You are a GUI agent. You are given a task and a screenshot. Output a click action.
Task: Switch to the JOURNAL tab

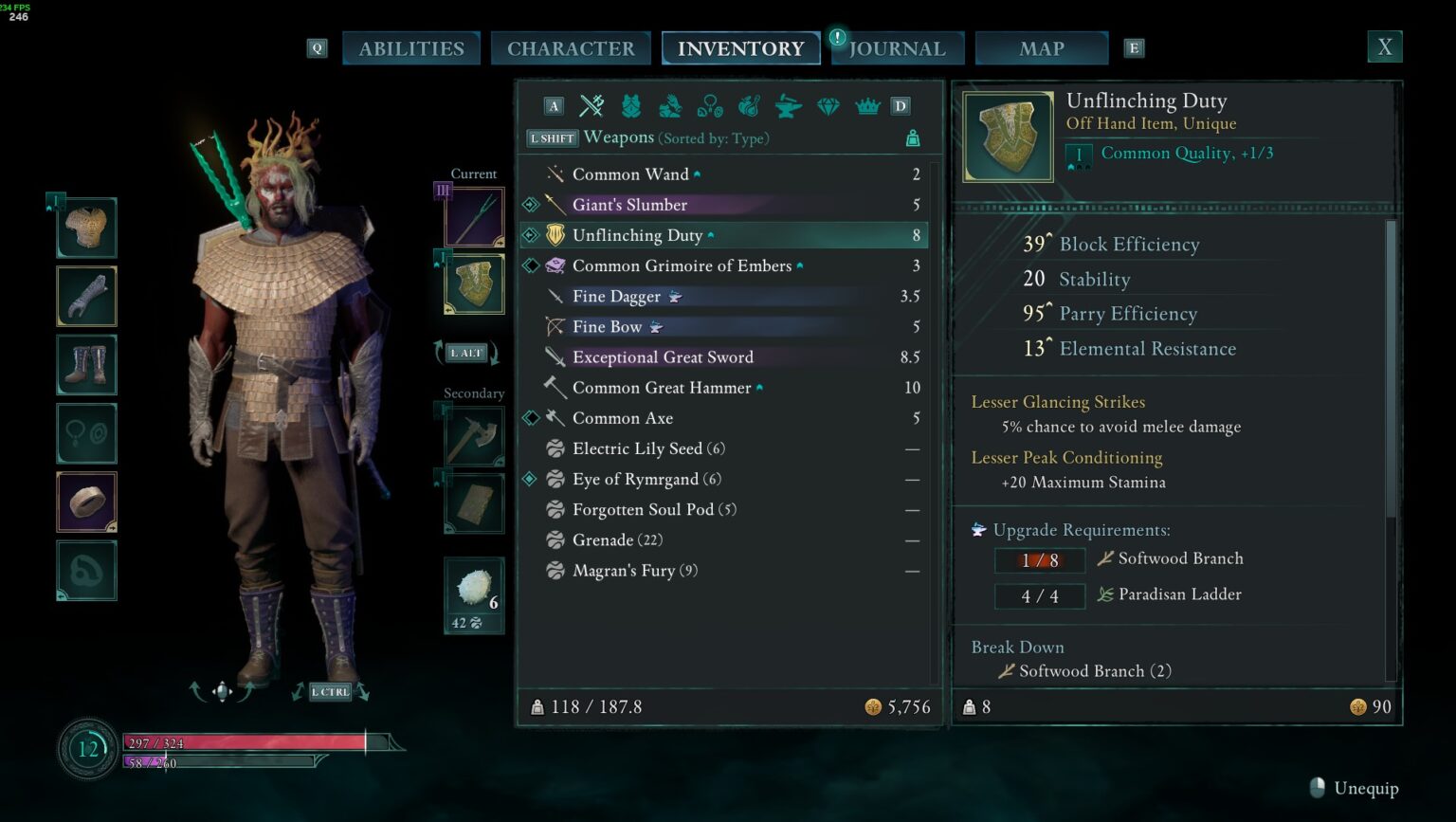pyautogui.click(x=897, y=47)
